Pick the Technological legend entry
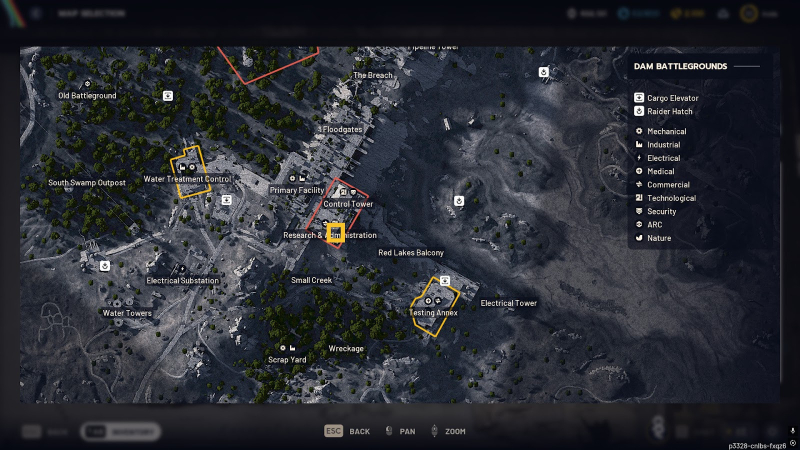 (x=671, y=198)
